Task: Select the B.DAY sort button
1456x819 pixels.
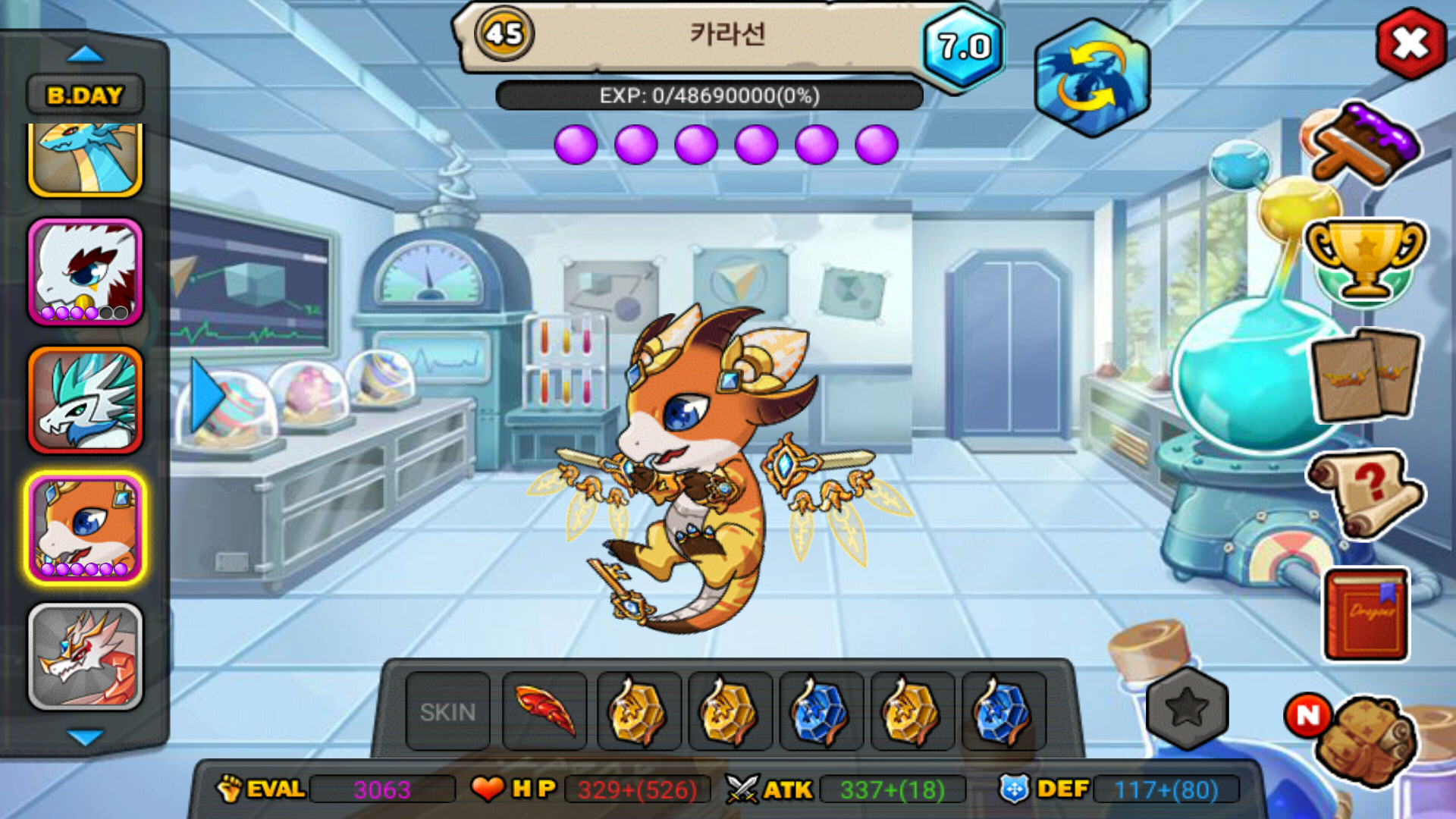Action: pyautogui.click(x=85, y=95)
